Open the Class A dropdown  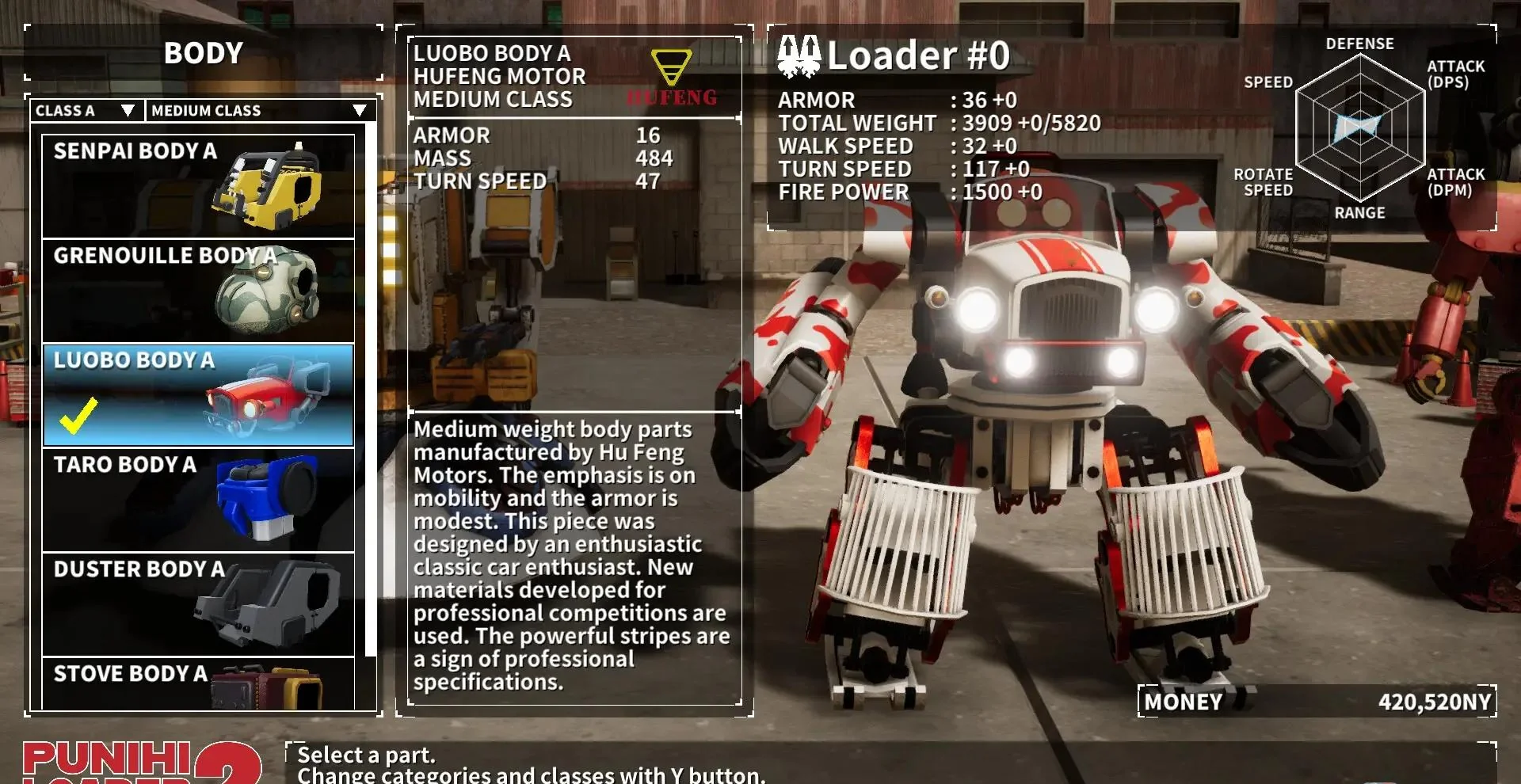[86, 111]
